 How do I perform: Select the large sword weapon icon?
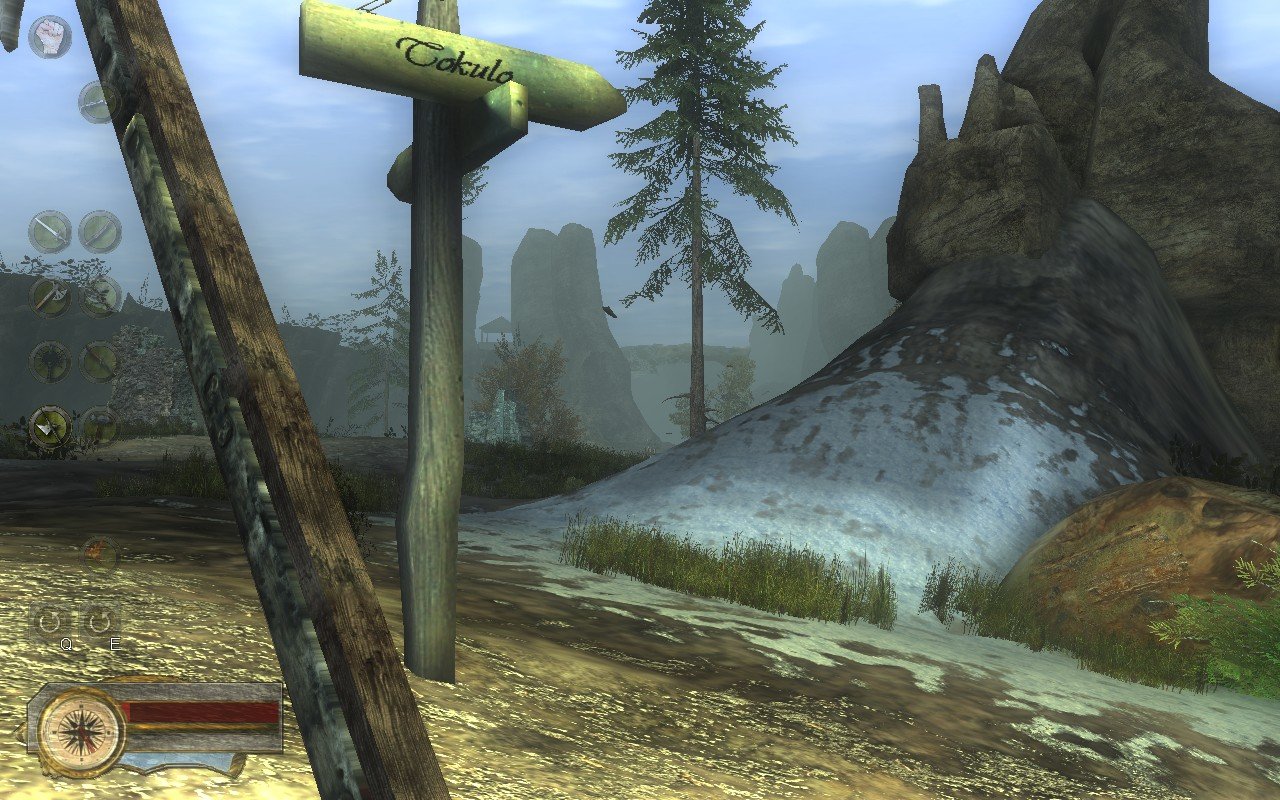(50, 231)
